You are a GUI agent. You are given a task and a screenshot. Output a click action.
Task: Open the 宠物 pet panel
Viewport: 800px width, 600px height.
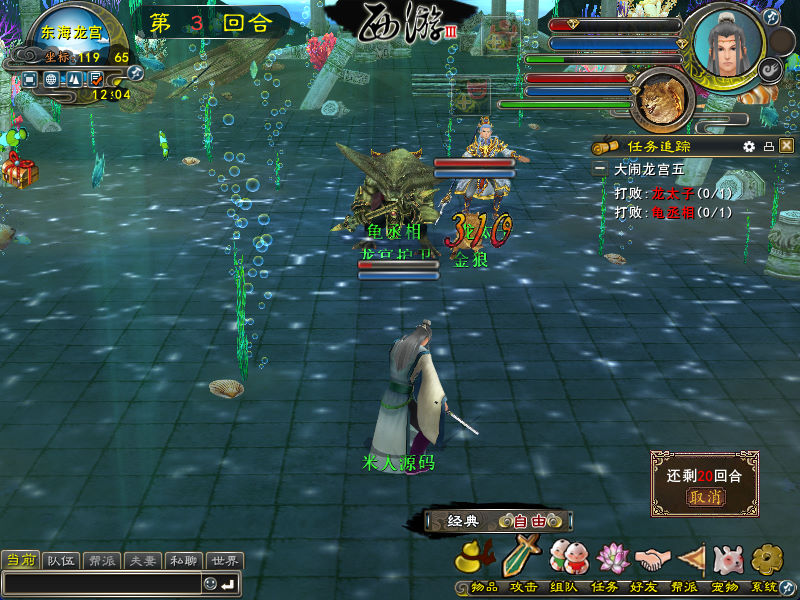pyautogui.click(x=728, y=557)
